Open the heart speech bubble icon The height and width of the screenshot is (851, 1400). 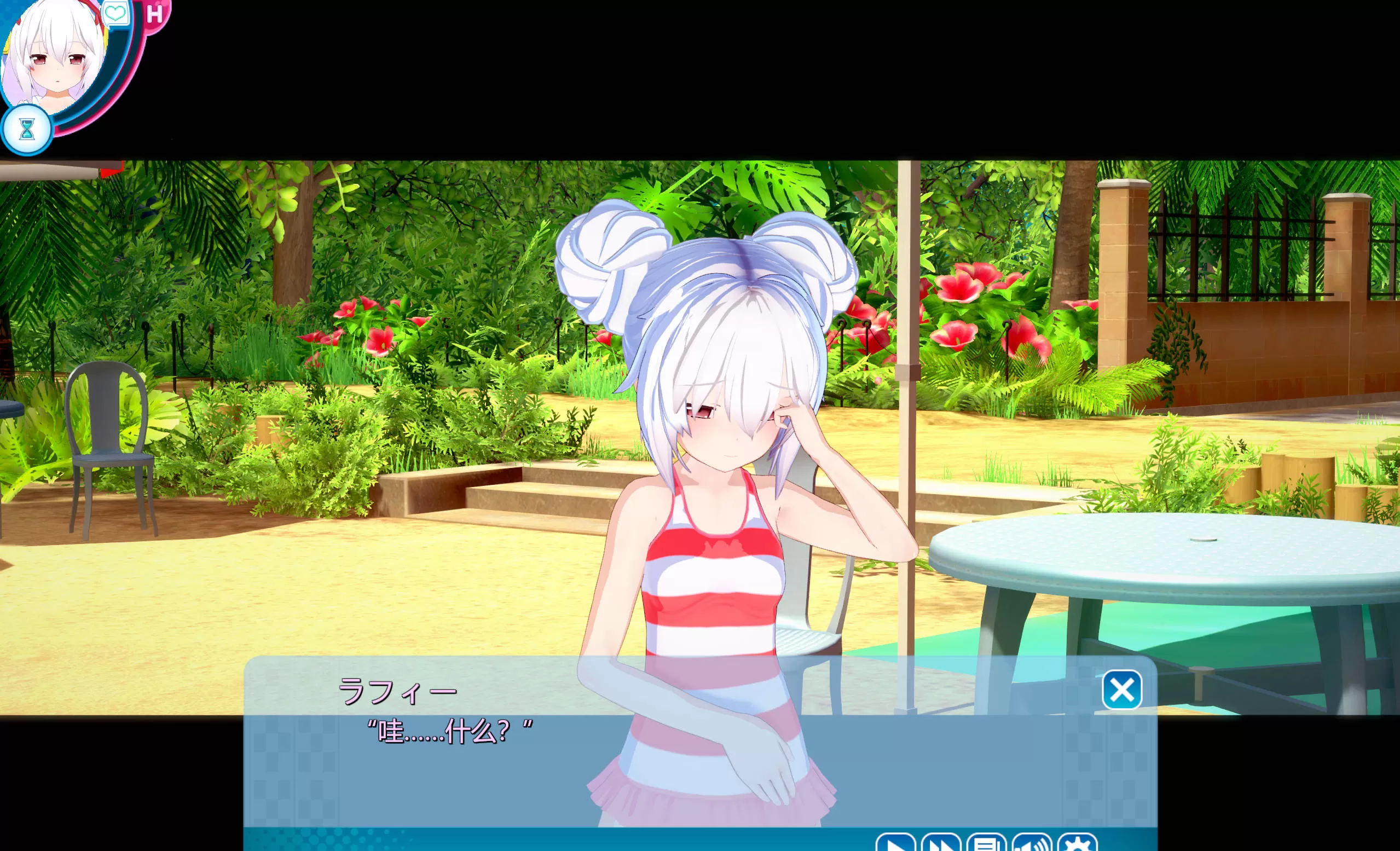pyautogui.click(x=116, y=13)
